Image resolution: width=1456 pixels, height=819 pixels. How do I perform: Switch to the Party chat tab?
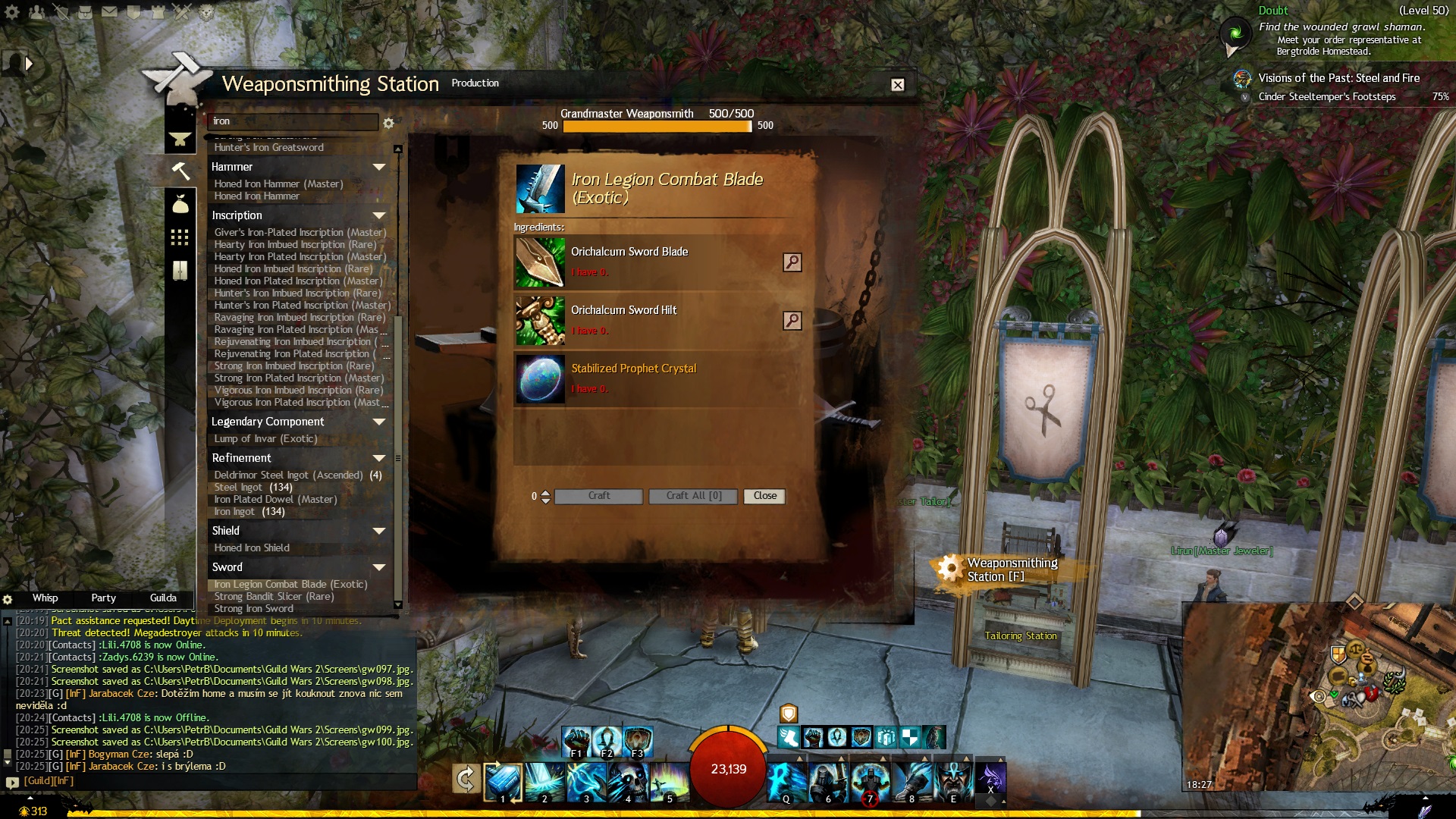pos(103,598)
